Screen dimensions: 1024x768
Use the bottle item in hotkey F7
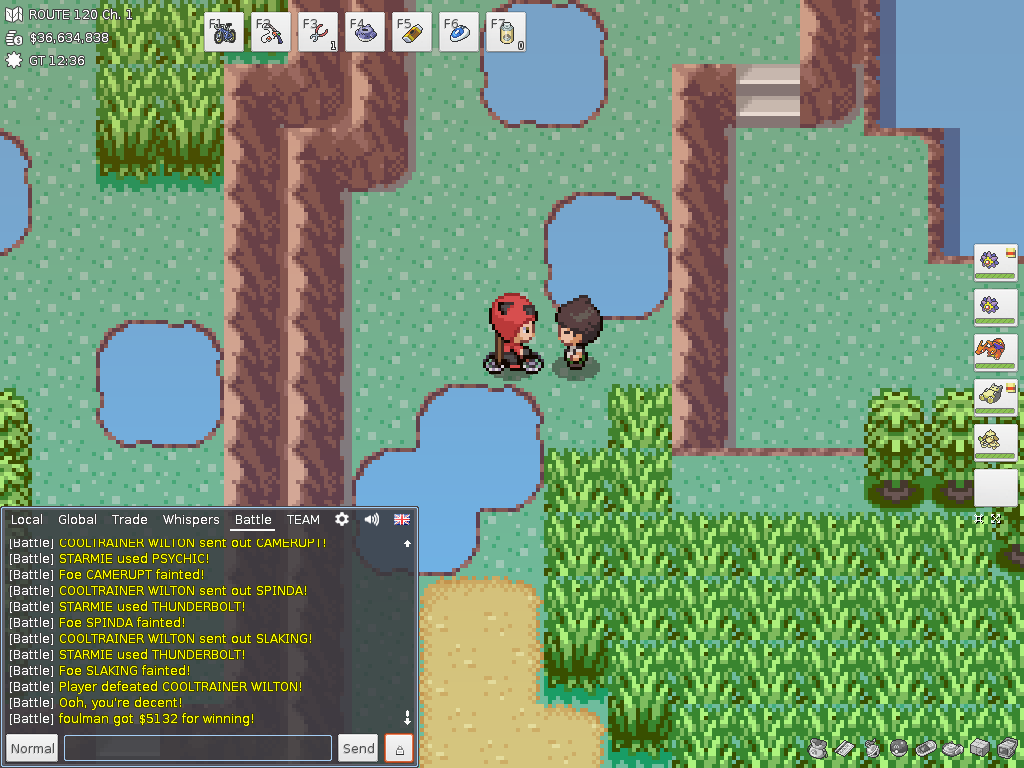pyautogui.click(x=506, y=32)
